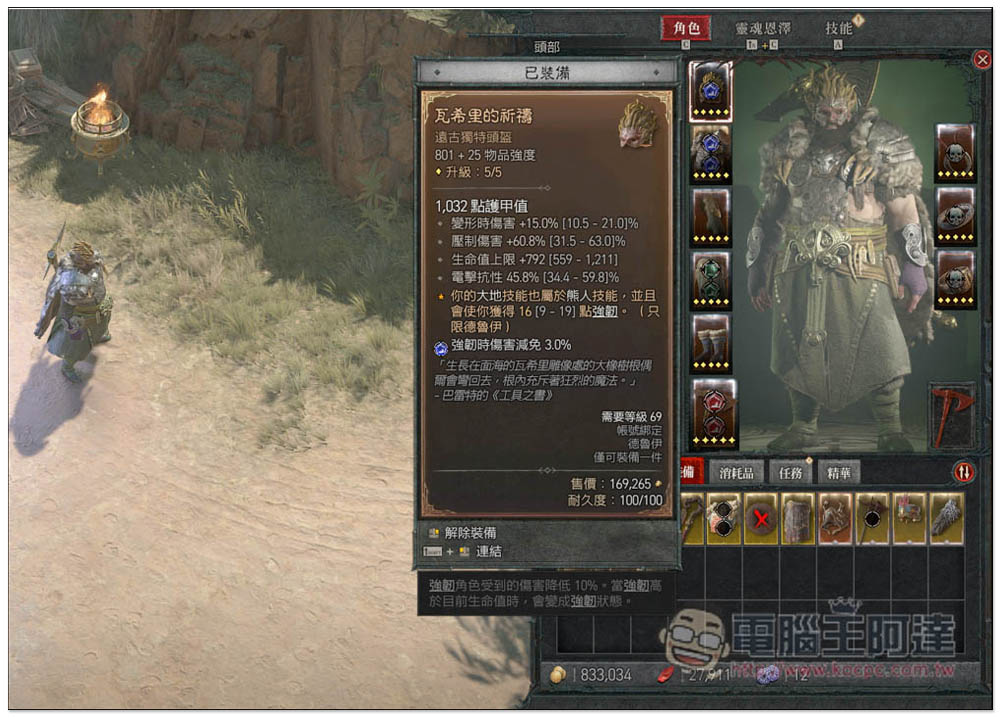
Task: Select the equipped chest armor slot
Action: tap(711, 155)
